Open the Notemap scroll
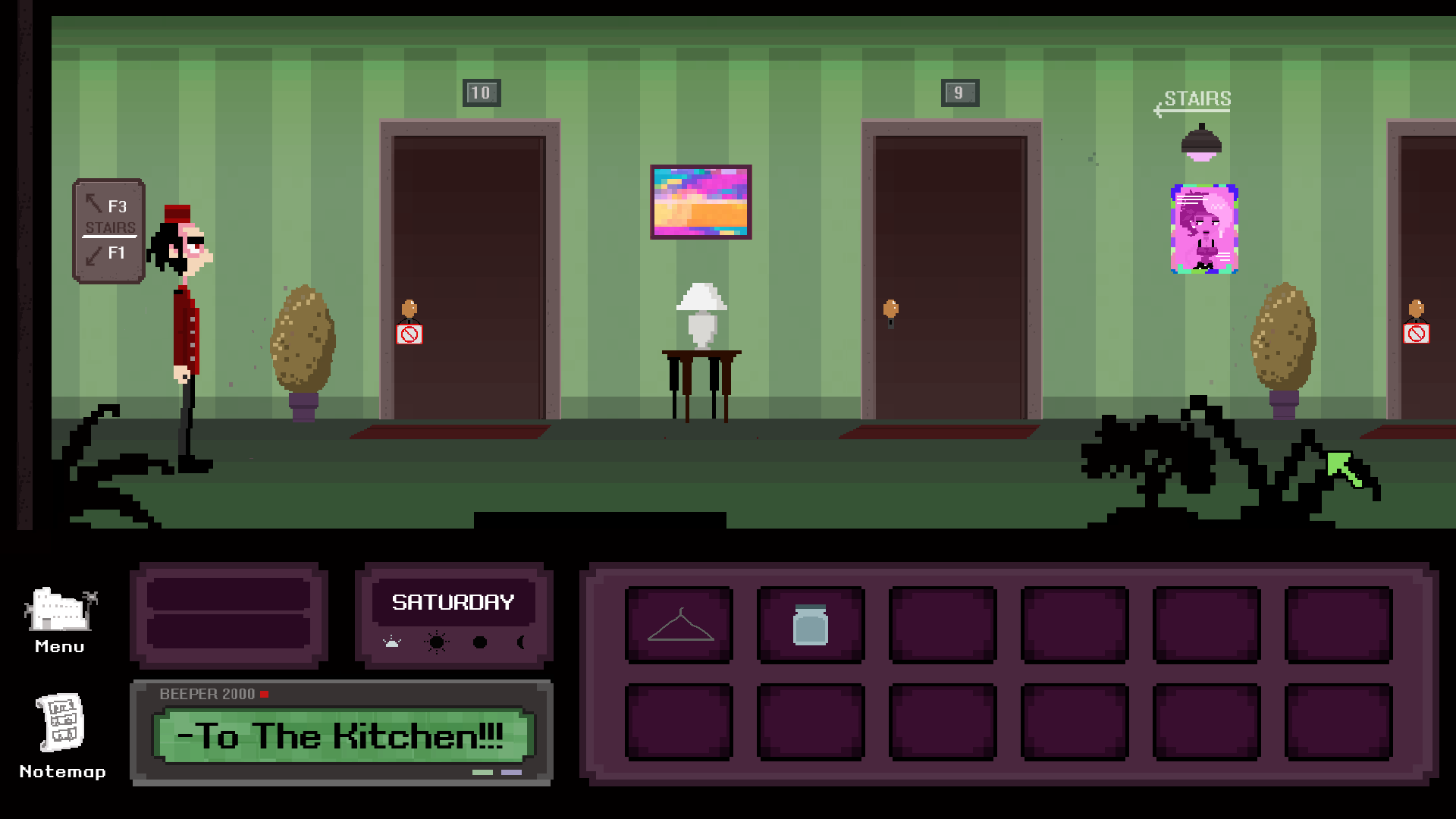This screenshot has height=819, width=1456. pyautogui.click(x=61, y=723)
